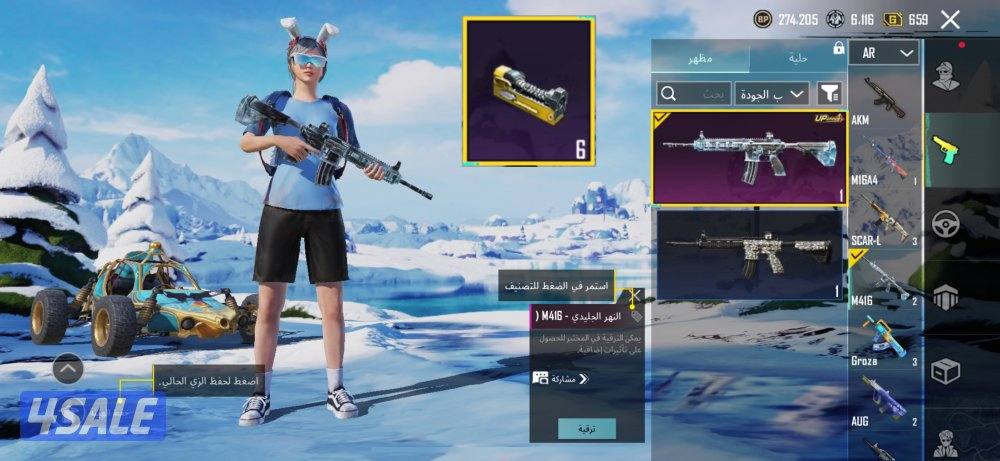
Task: Select the equipped Glacier M416 skin
Action: (x=749, y=156)
